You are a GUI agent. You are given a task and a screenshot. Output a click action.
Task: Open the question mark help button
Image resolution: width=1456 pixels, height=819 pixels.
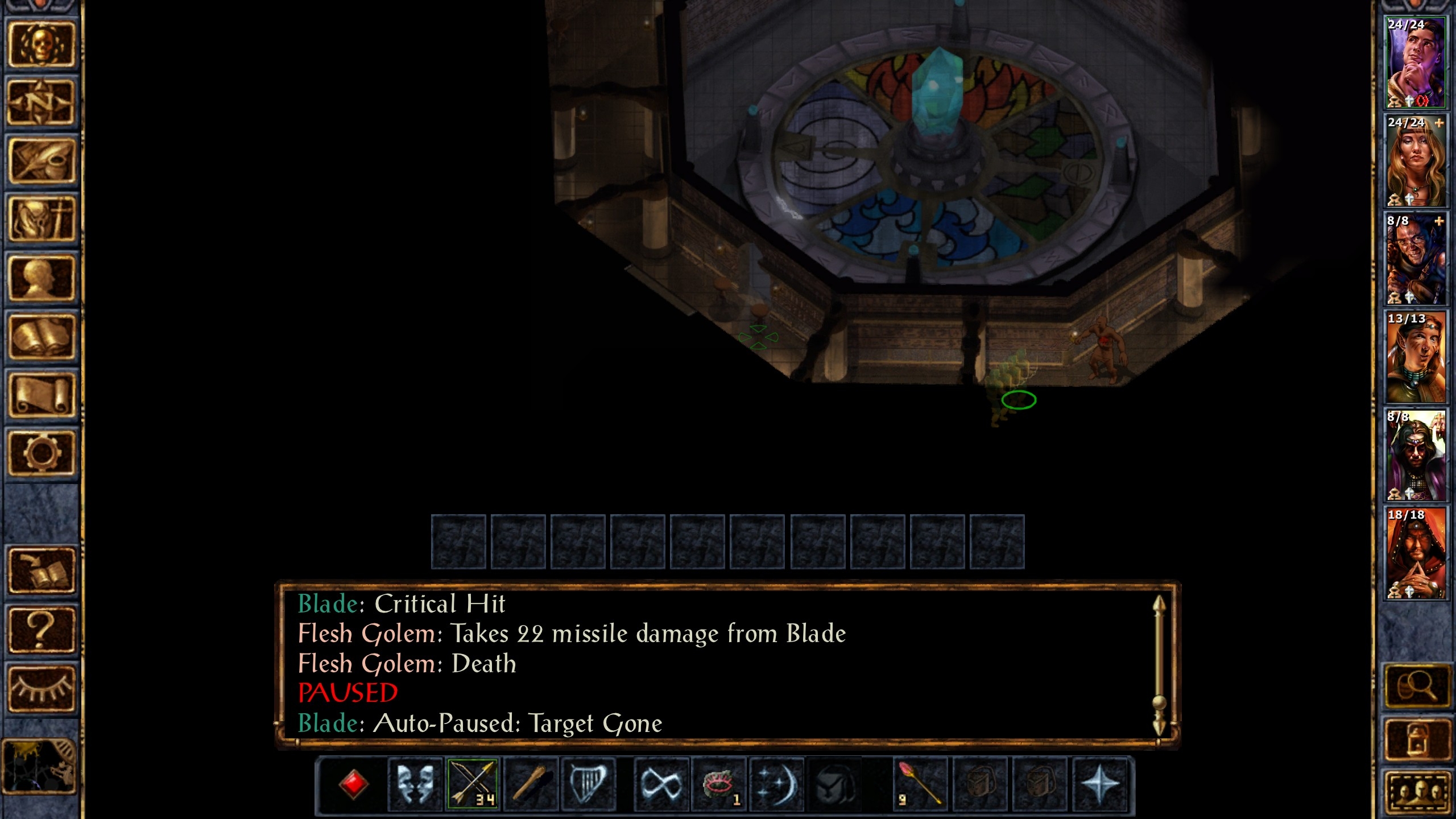[41, 630]
